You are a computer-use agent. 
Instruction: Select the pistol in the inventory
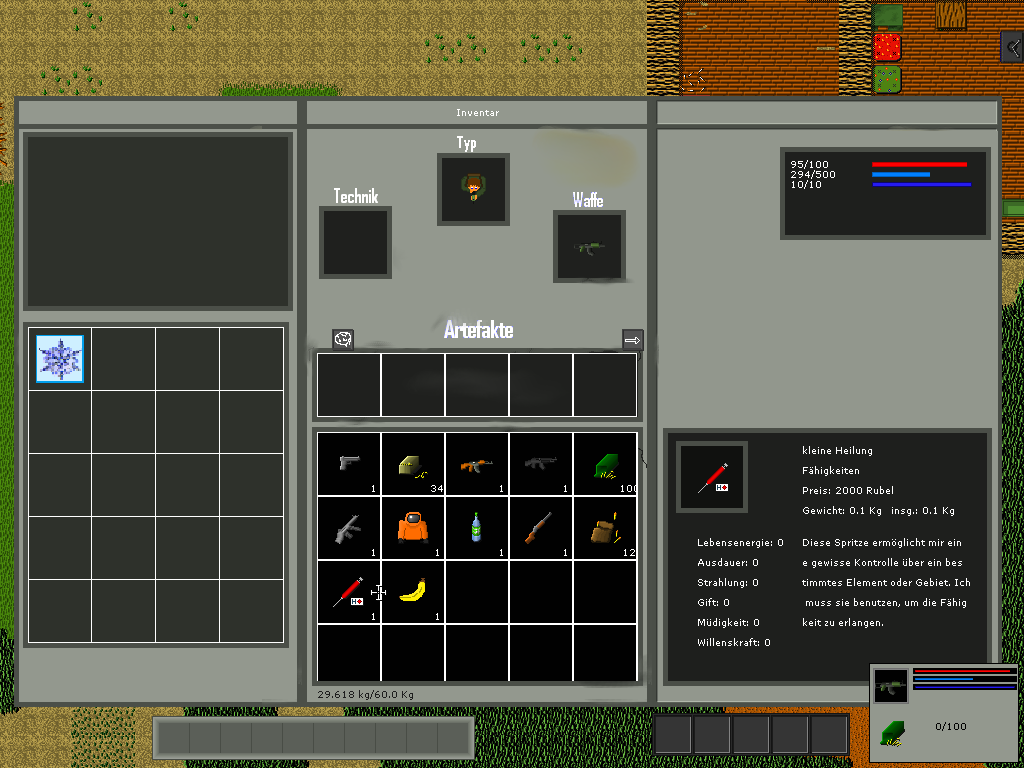pyautogui.click(x=349, y=464)
